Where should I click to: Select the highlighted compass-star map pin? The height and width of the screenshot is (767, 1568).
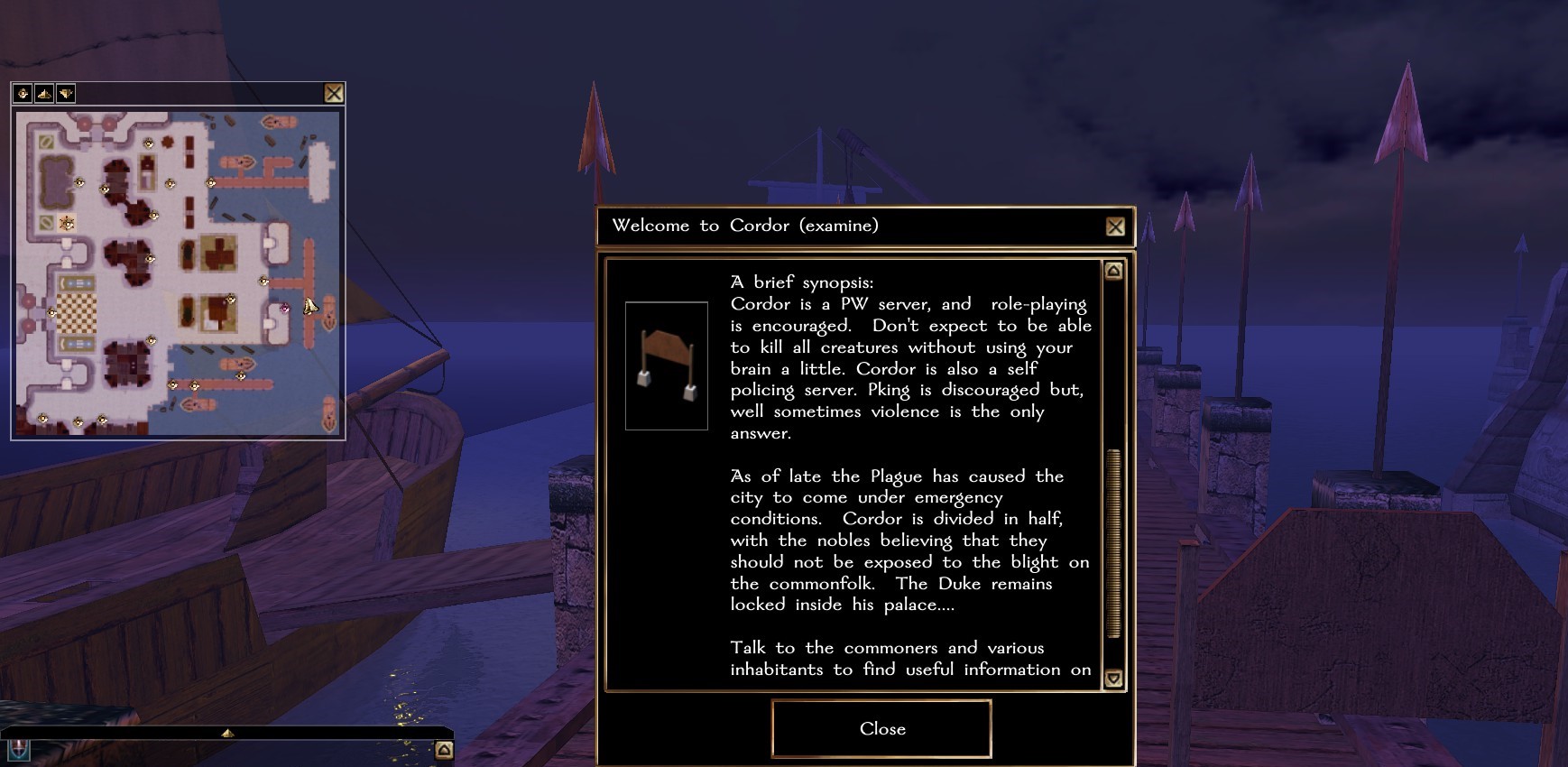[67, 223]
